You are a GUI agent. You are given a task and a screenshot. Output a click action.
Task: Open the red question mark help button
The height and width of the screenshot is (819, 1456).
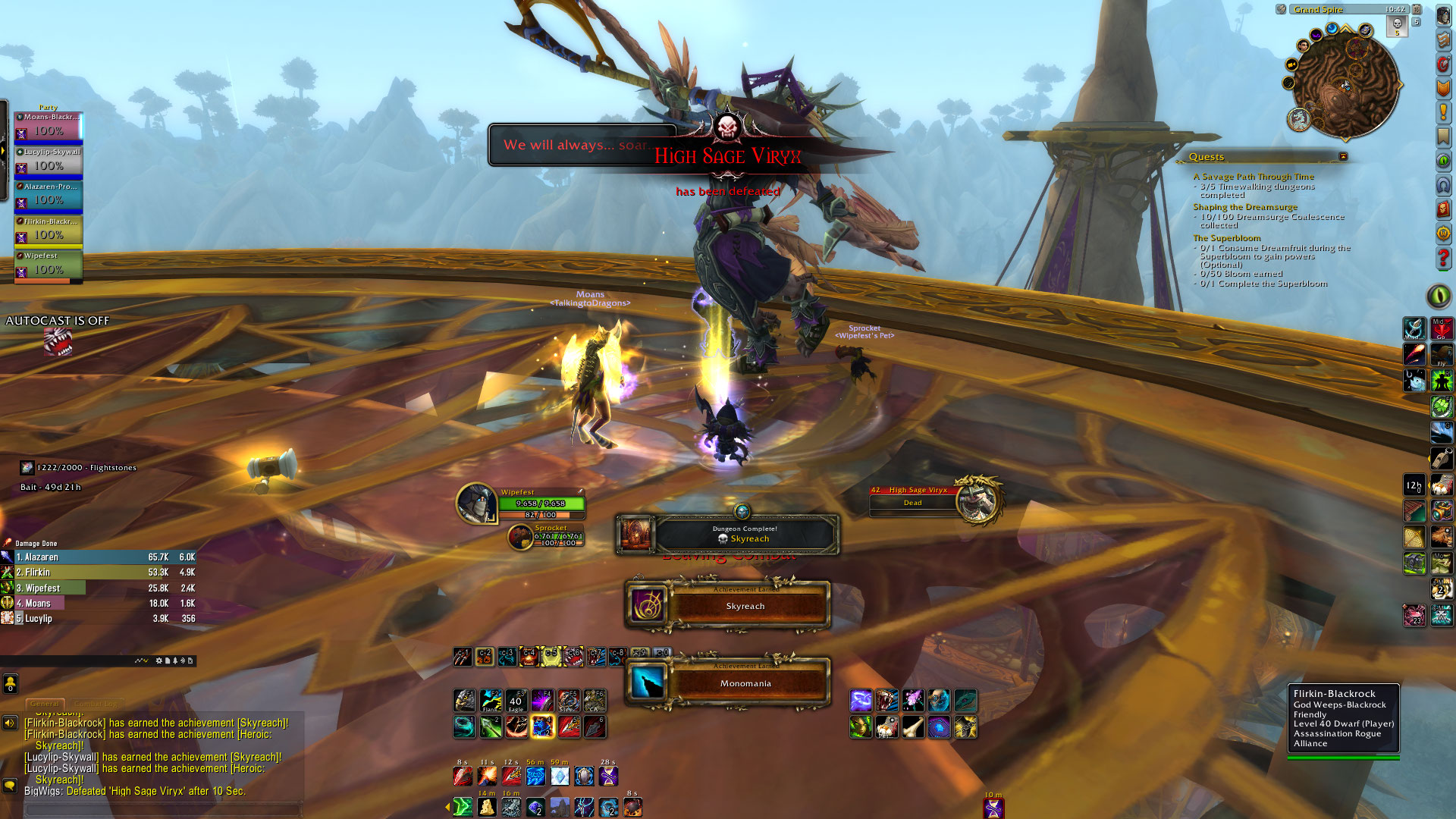tap(1443, 258)
